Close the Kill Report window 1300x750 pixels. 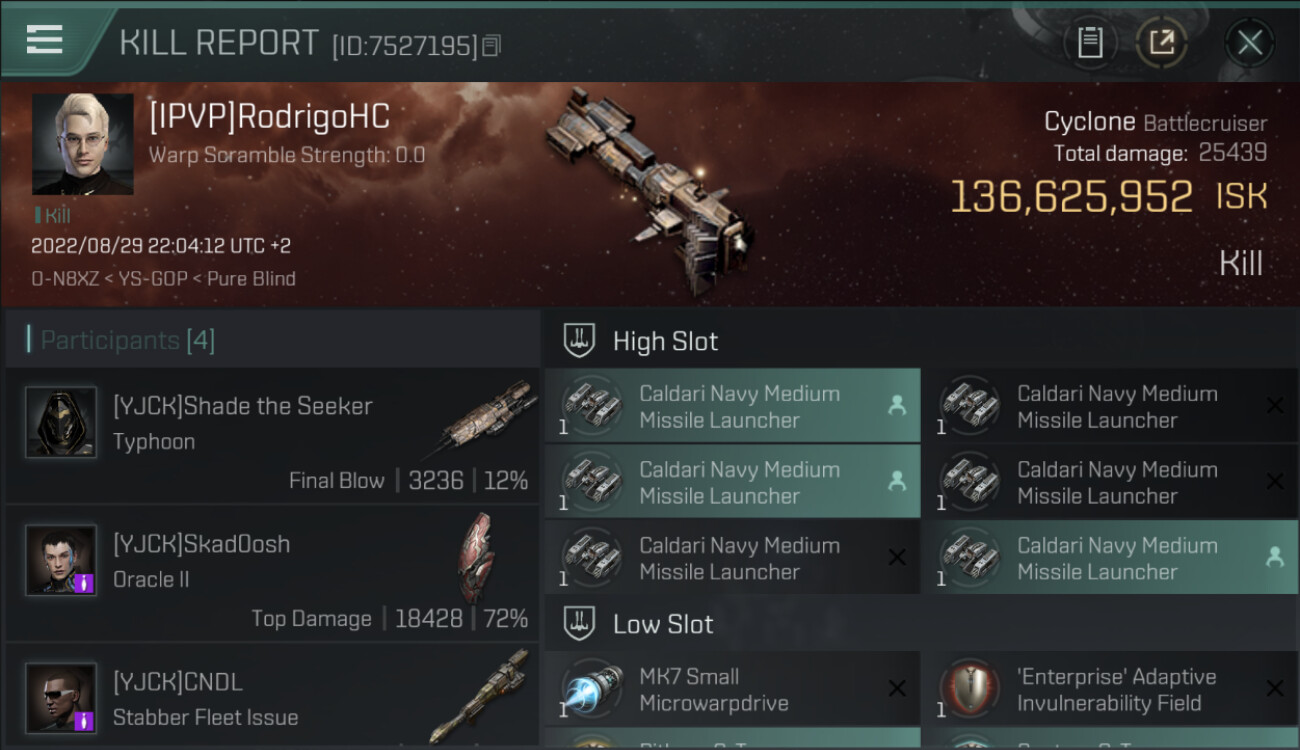(x=1249, y=43)
